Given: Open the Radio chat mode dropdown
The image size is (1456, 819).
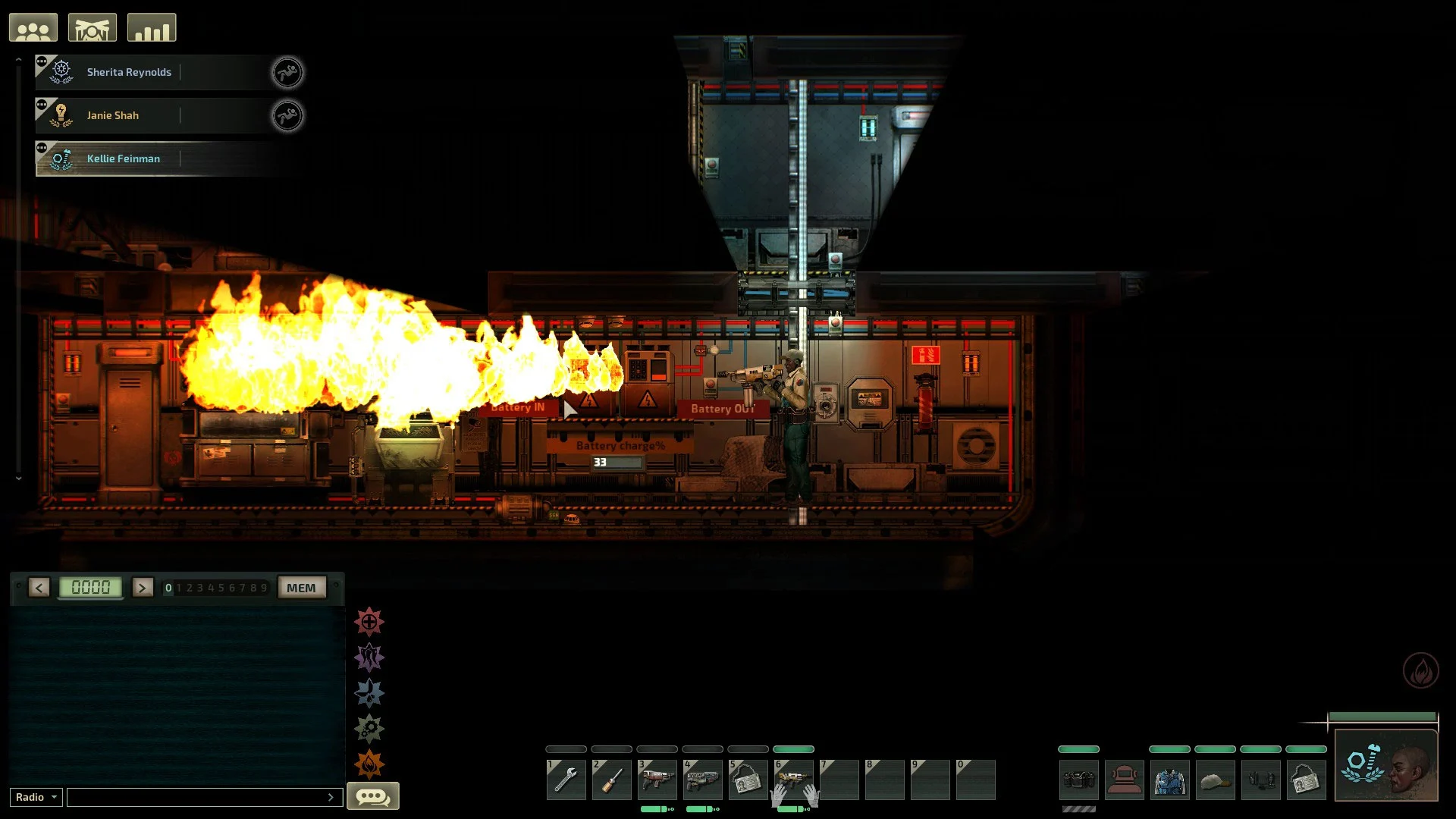Looking at the screenshot, I should (36, 797).
